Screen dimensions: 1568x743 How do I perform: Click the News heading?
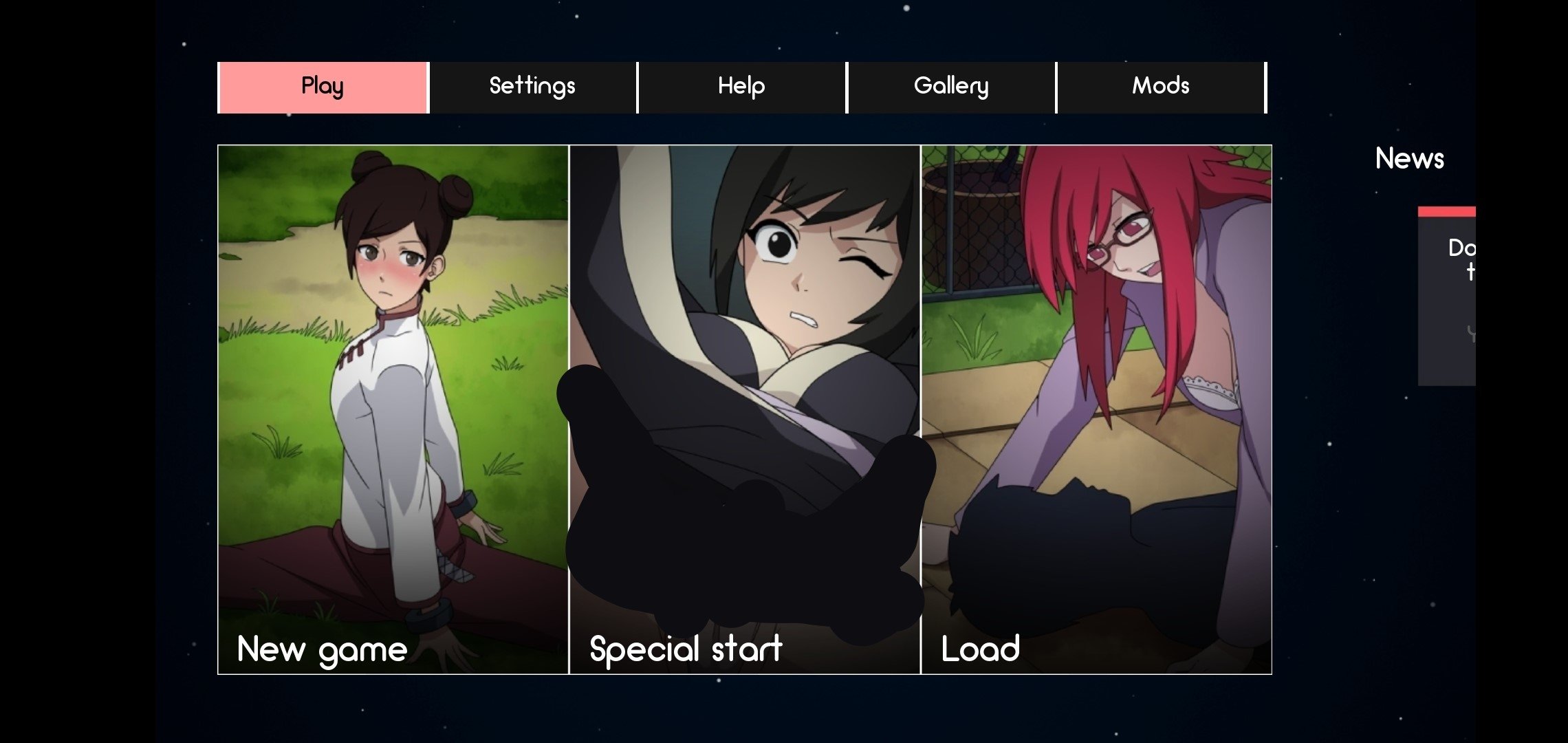(1409, 159)
